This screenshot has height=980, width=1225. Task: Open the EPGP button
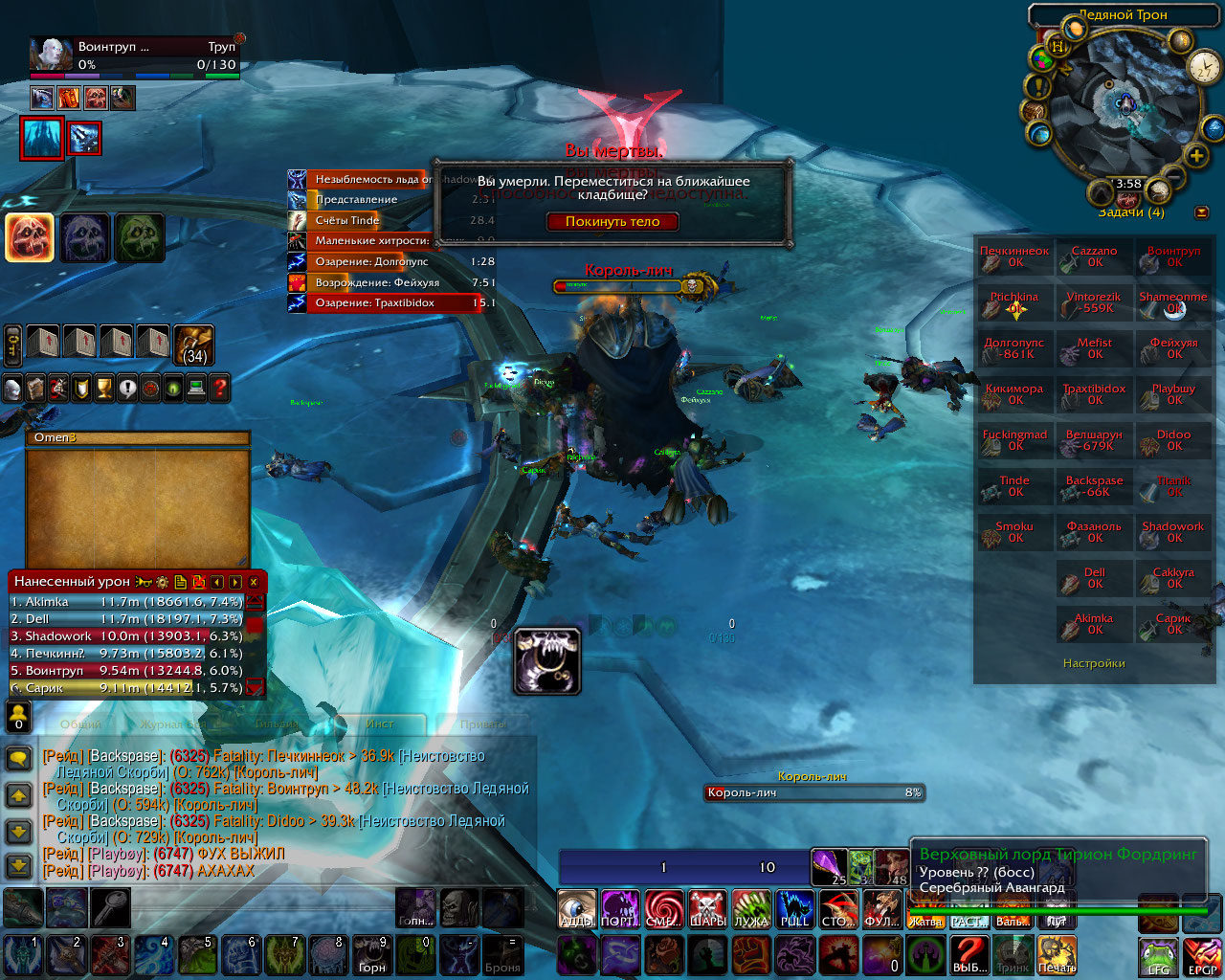point(1202,956)
